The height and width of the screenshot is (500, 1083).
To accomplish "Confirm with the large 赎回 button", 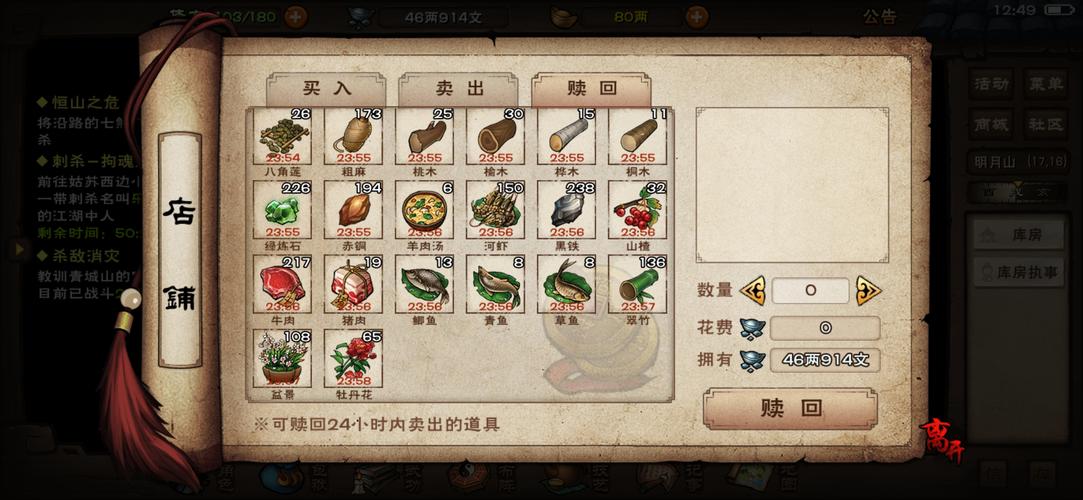I will 790,408.
